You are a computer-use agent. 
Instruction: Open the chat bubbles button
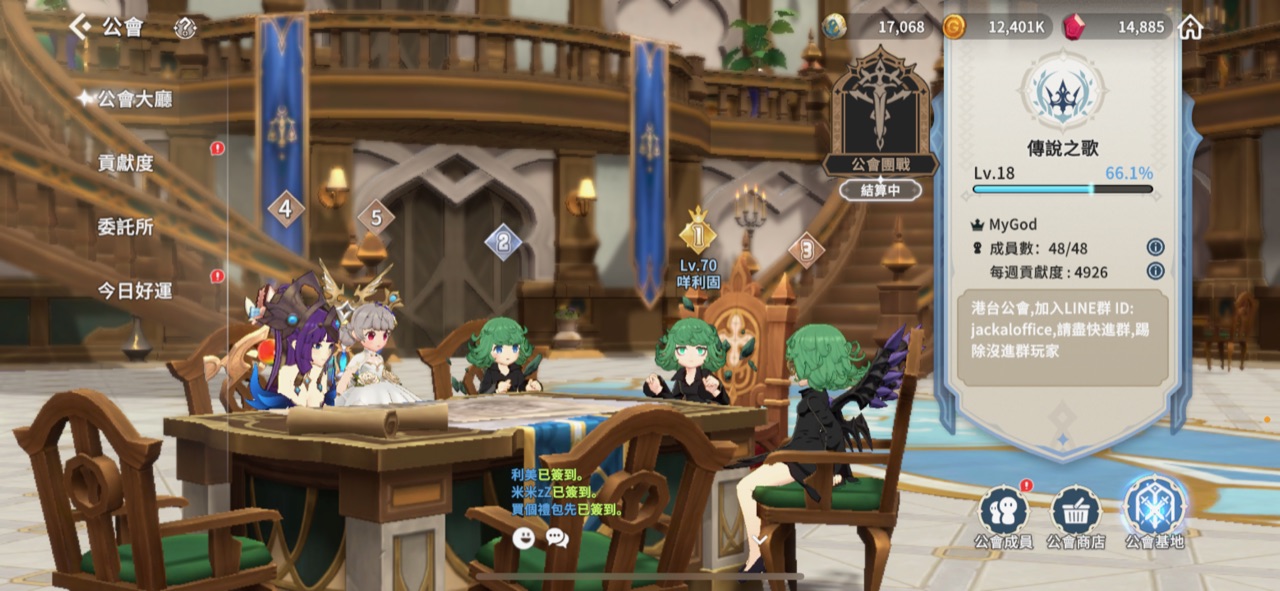click(557, 538)
